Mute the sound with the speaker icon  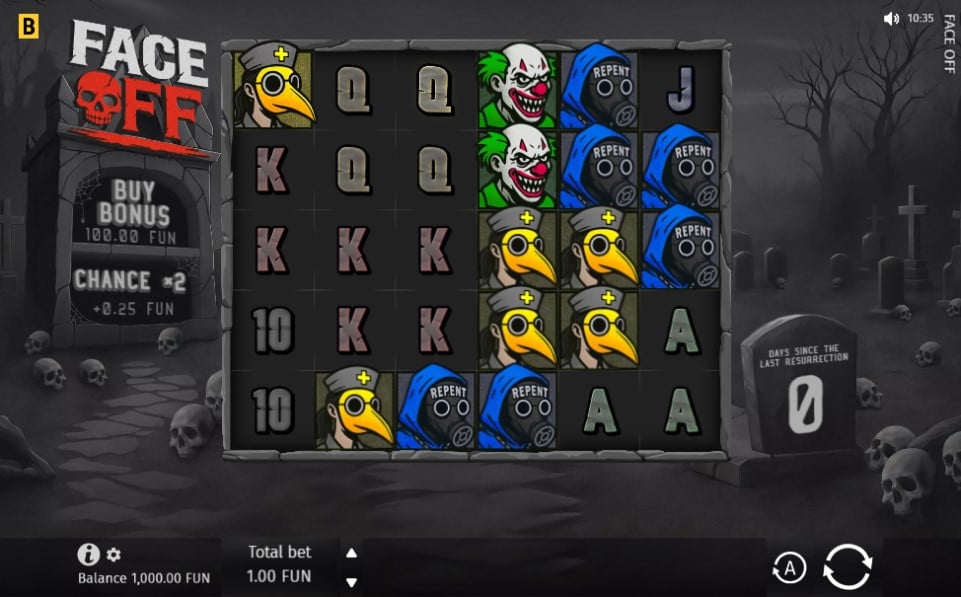coord(891,18)
